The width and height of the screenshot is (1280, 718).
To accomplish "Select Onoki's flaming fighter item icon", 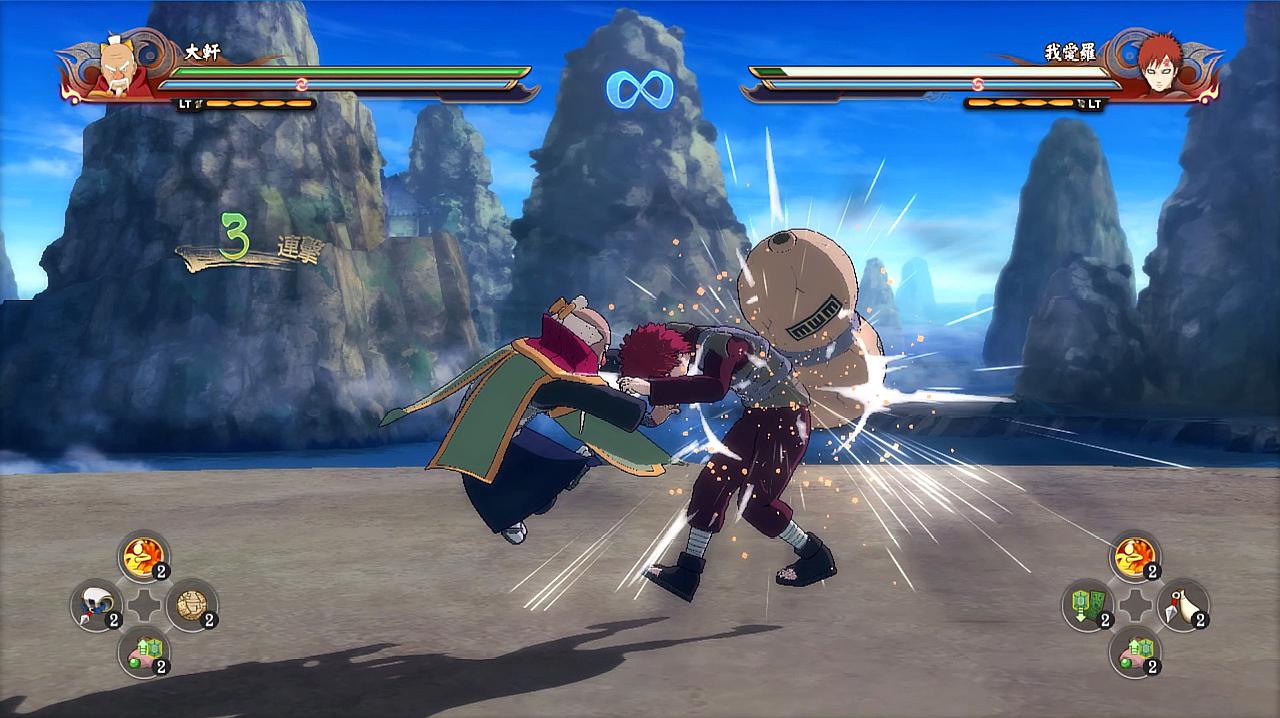I will [x=143, y=555].
